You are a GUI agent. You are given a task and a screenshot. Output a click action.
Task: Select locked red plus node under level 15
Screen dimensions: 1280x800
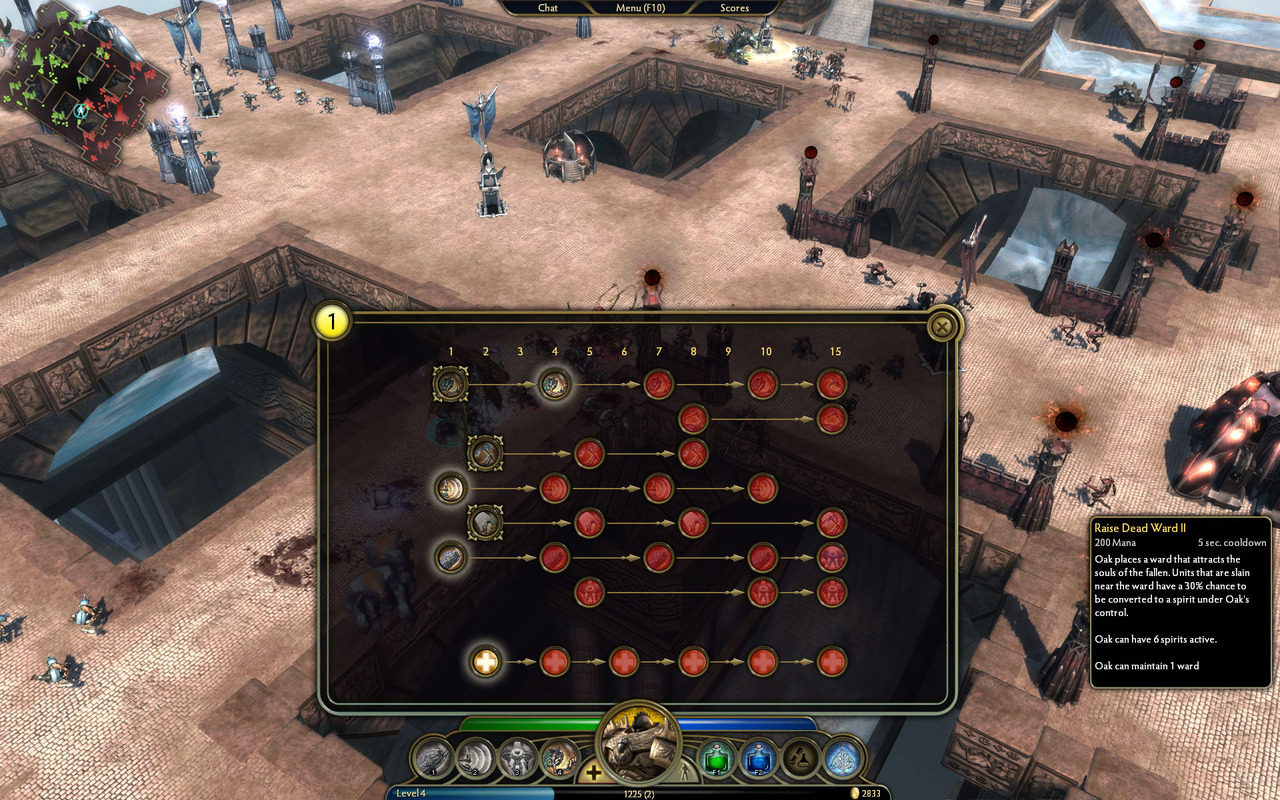[x=832, y=661]
